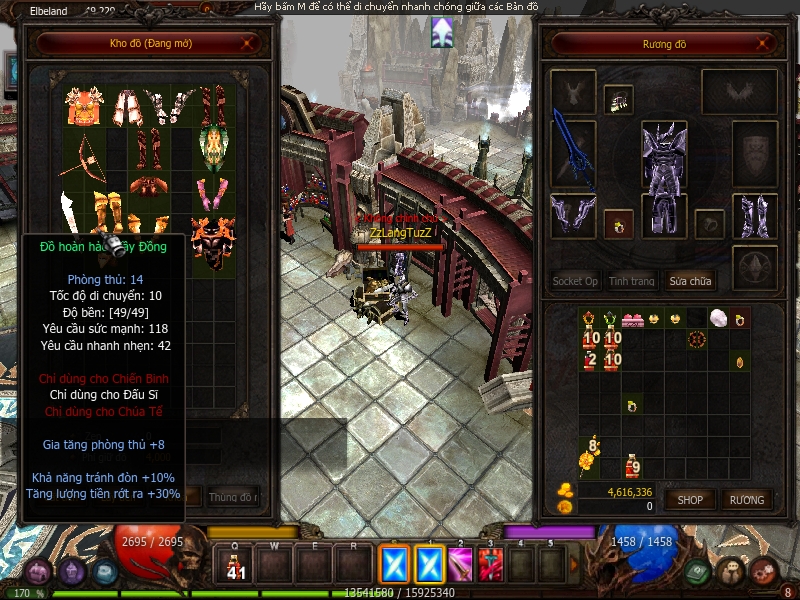Choose the Sửa chữa repair button
Viewport: 800px width, 600px height.
pos(692,281)
